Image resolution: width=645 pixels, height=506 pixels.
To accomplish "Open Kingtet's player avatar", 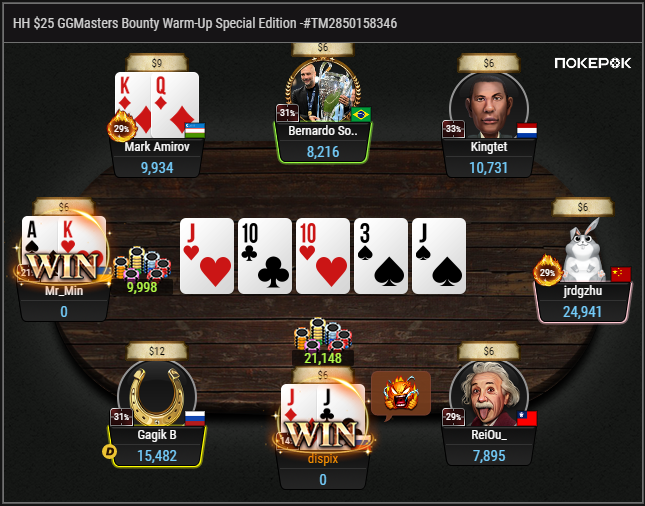I will 488,105.
